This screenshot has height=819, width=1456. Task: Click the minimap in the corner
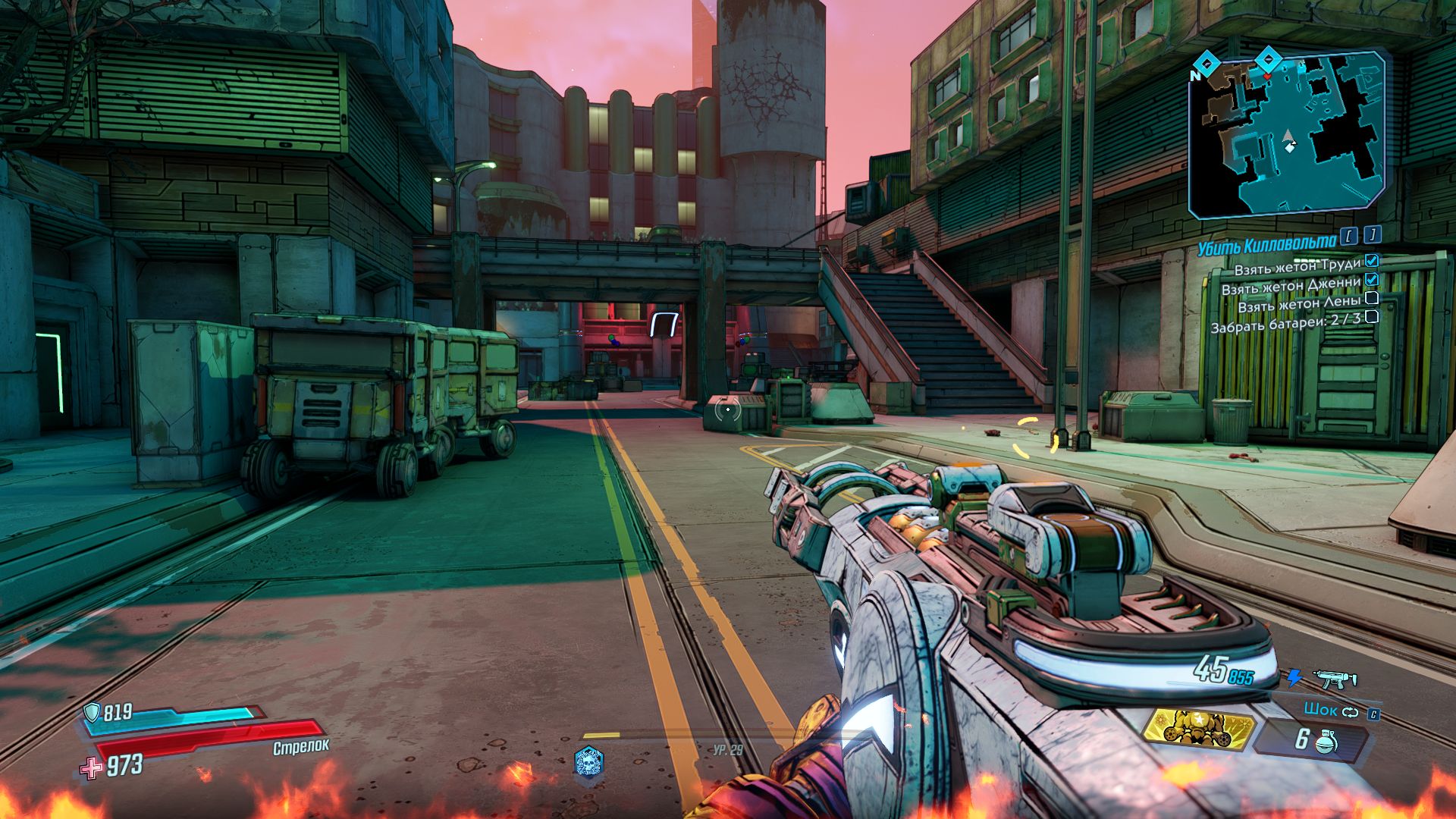1287,135
